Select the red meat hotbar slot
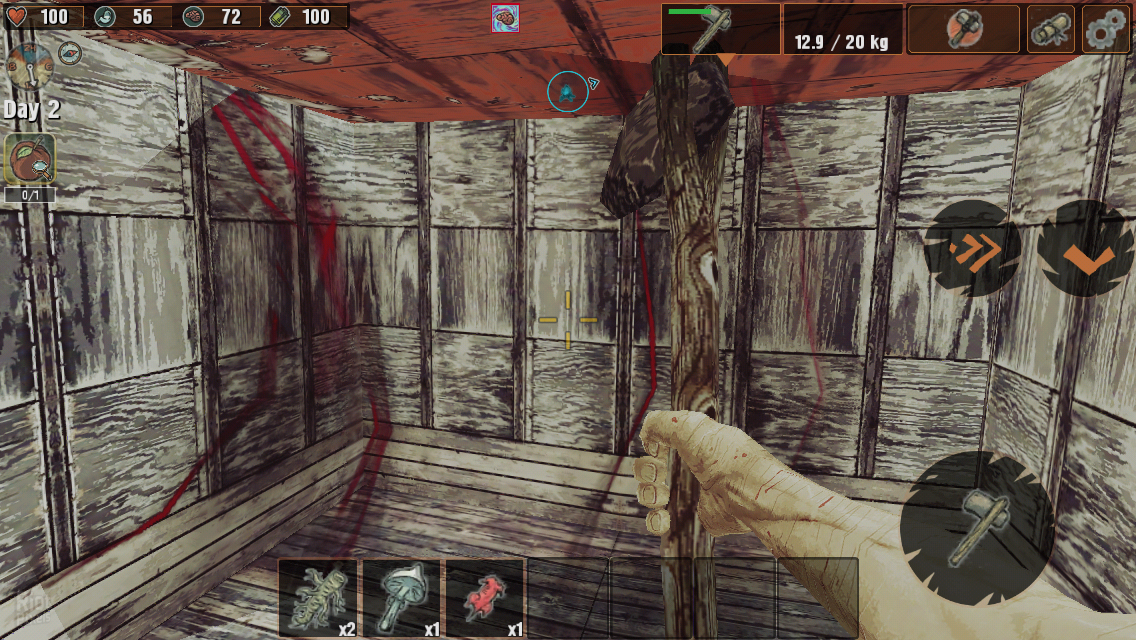 point(485,598)
